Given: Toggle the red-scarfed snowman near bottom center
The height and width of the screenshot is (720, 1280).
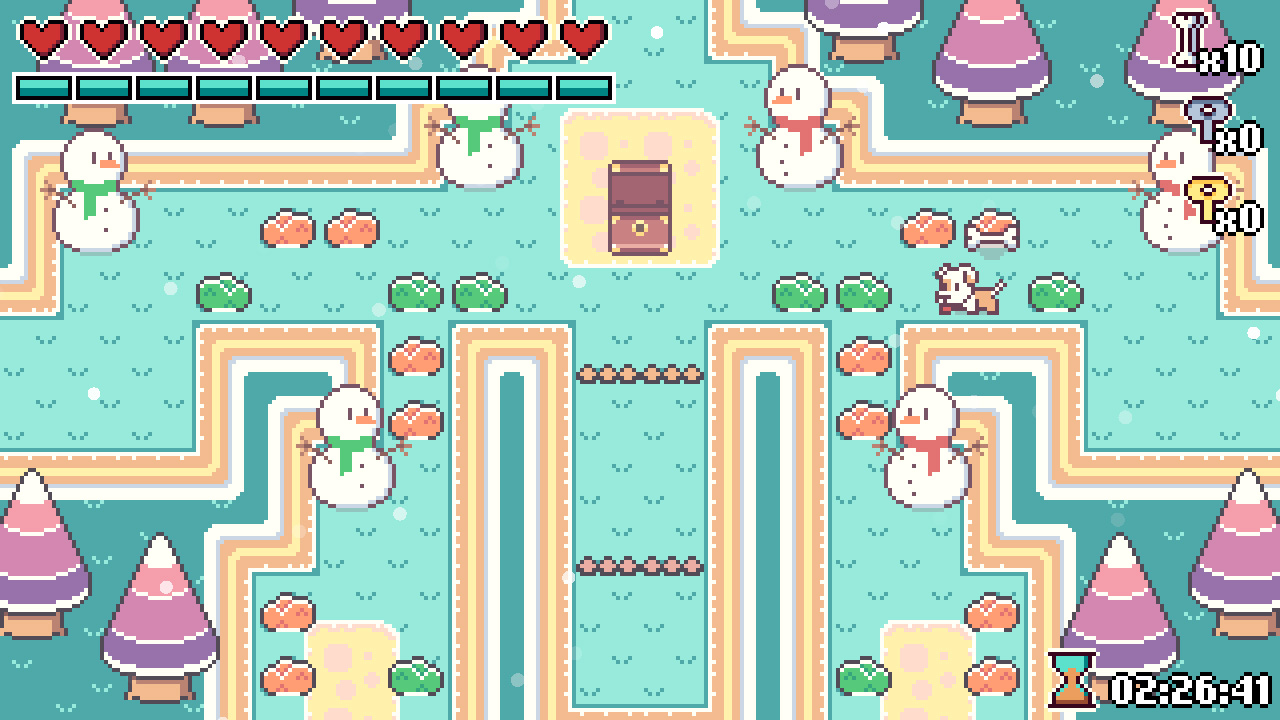Looking at the screenshot, I should tap(927, 445).
